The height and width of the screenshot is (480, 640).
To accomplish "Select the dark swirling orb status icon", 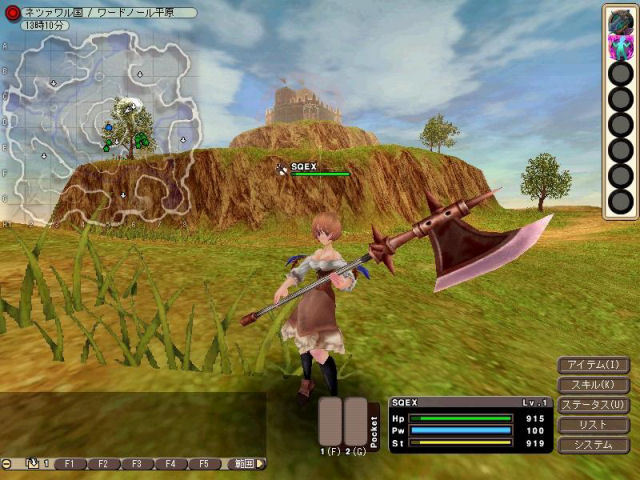I will tap(620, 20).
